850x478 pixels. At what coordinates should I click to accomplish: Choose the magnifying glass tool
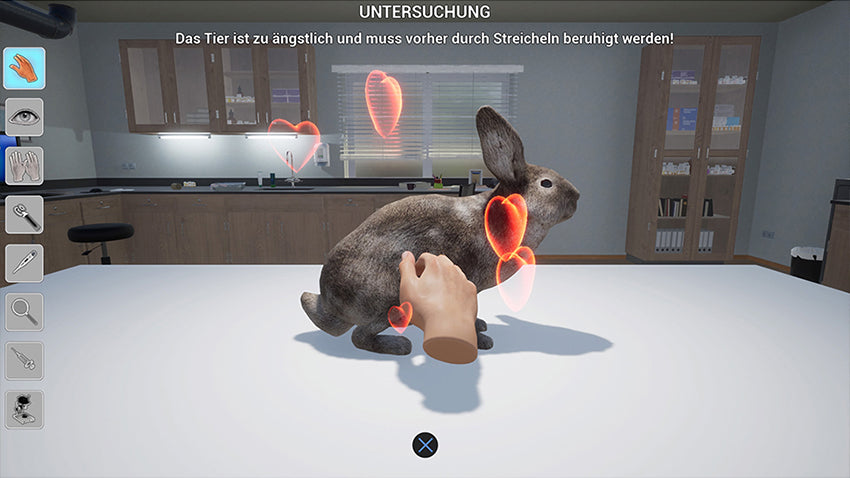click(x=24, y=312)
